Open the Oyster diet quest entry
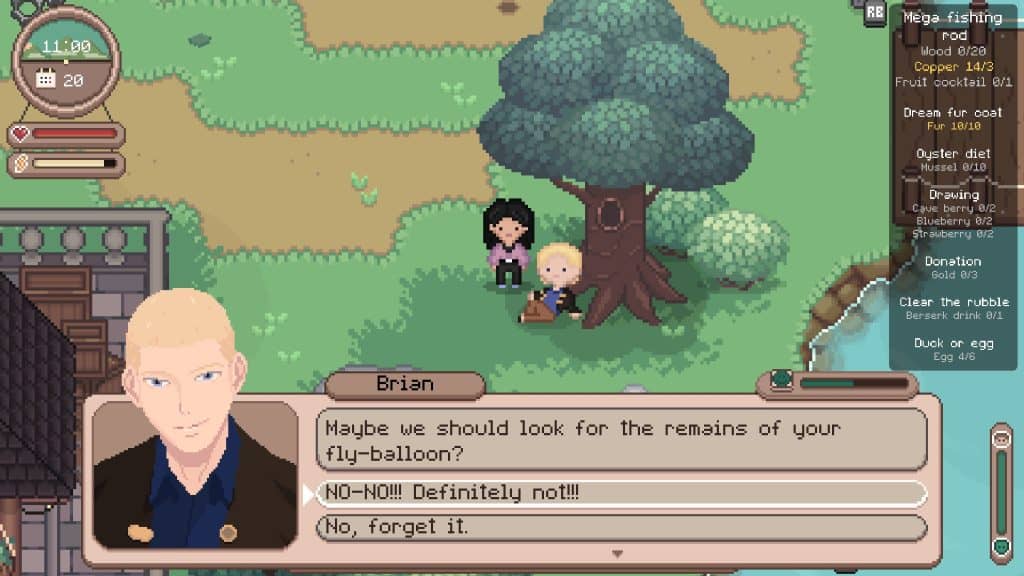1024x576 pixels. click(952, 154)
